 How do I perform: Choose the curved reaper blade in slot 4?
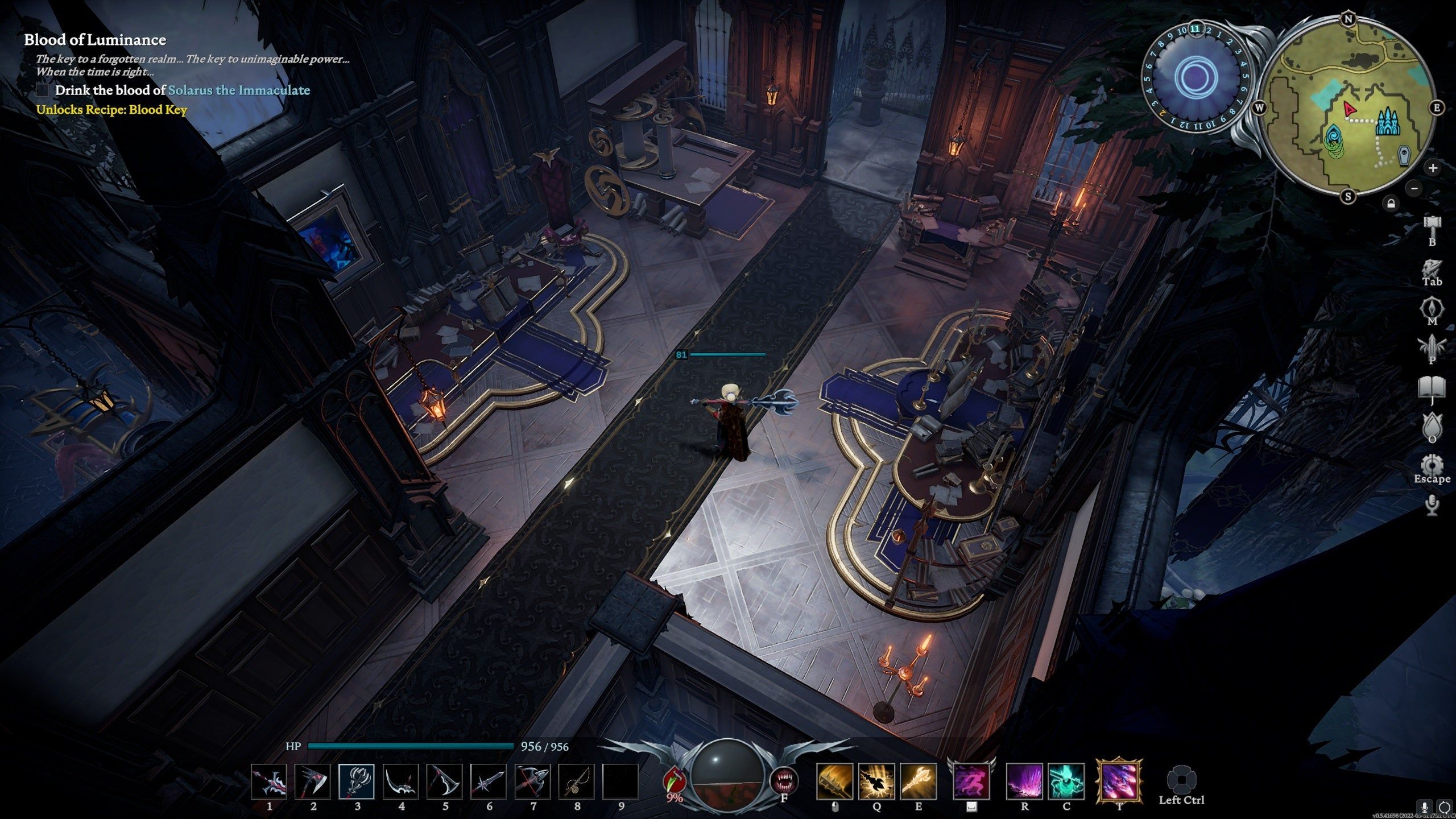[401, 781]
